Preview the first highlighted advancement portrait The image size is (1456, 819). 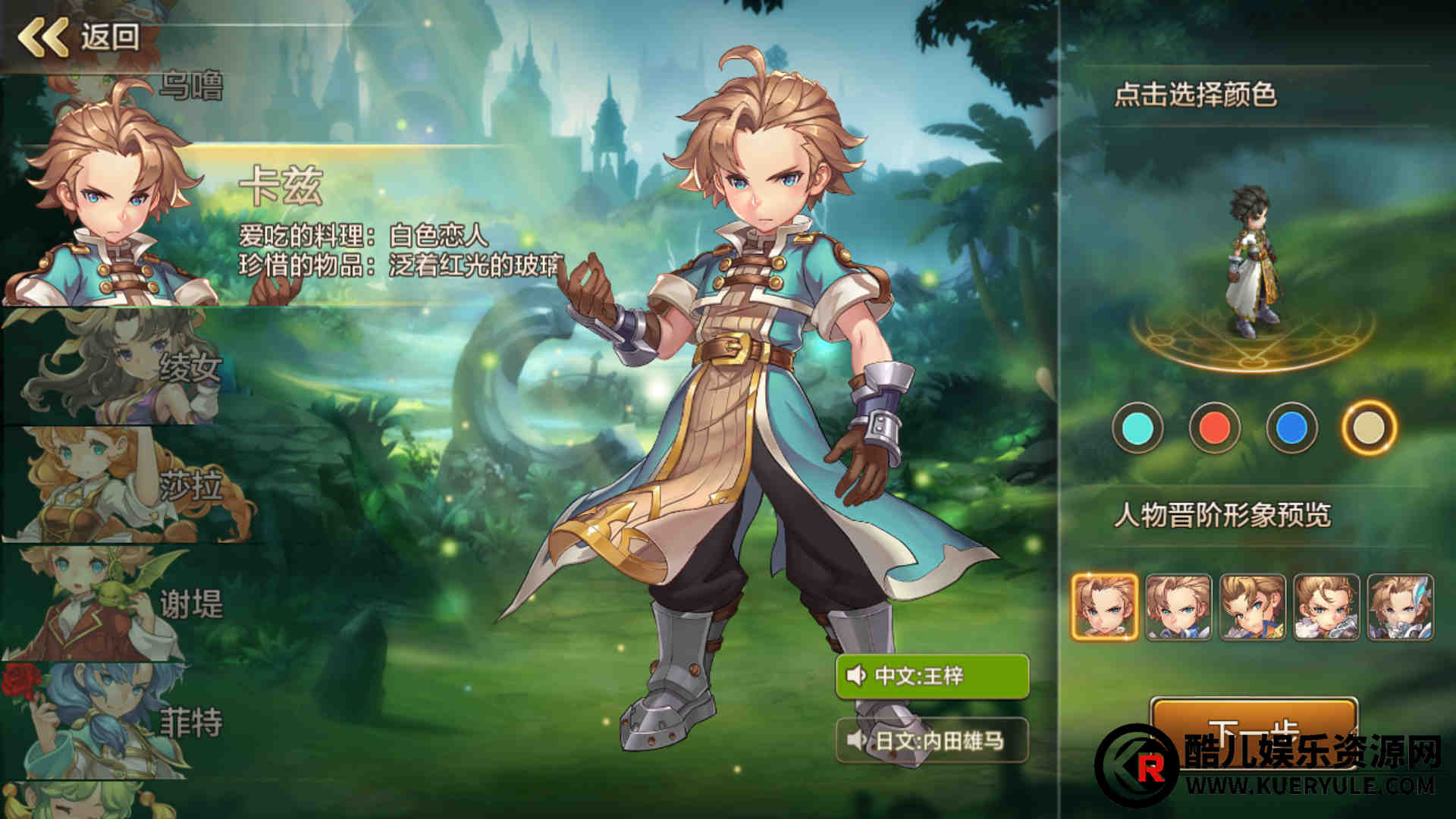coord(1105,607)
